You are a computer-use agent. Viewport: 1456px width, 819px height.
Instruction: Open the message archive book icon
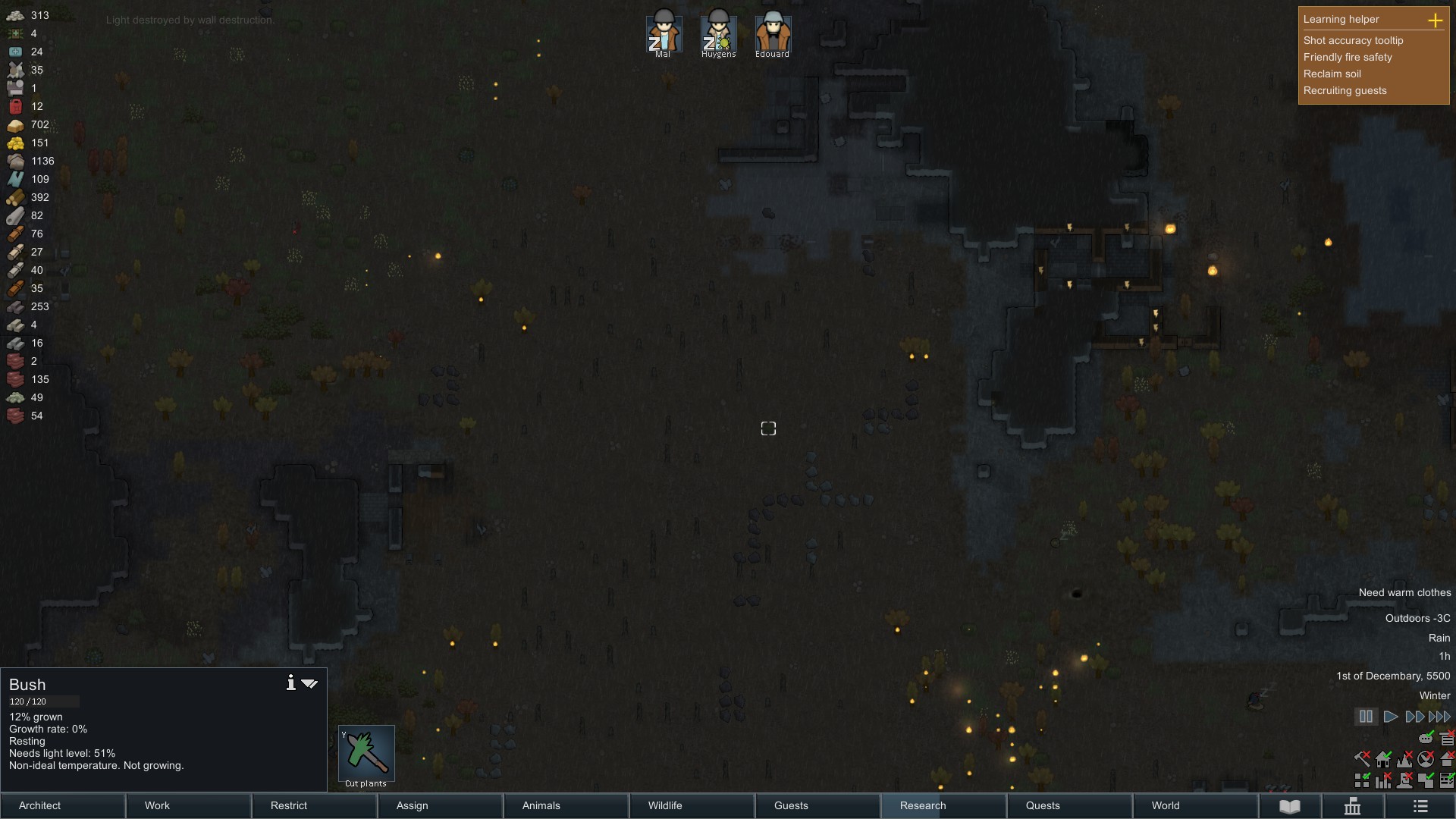tap(1289, 808)
